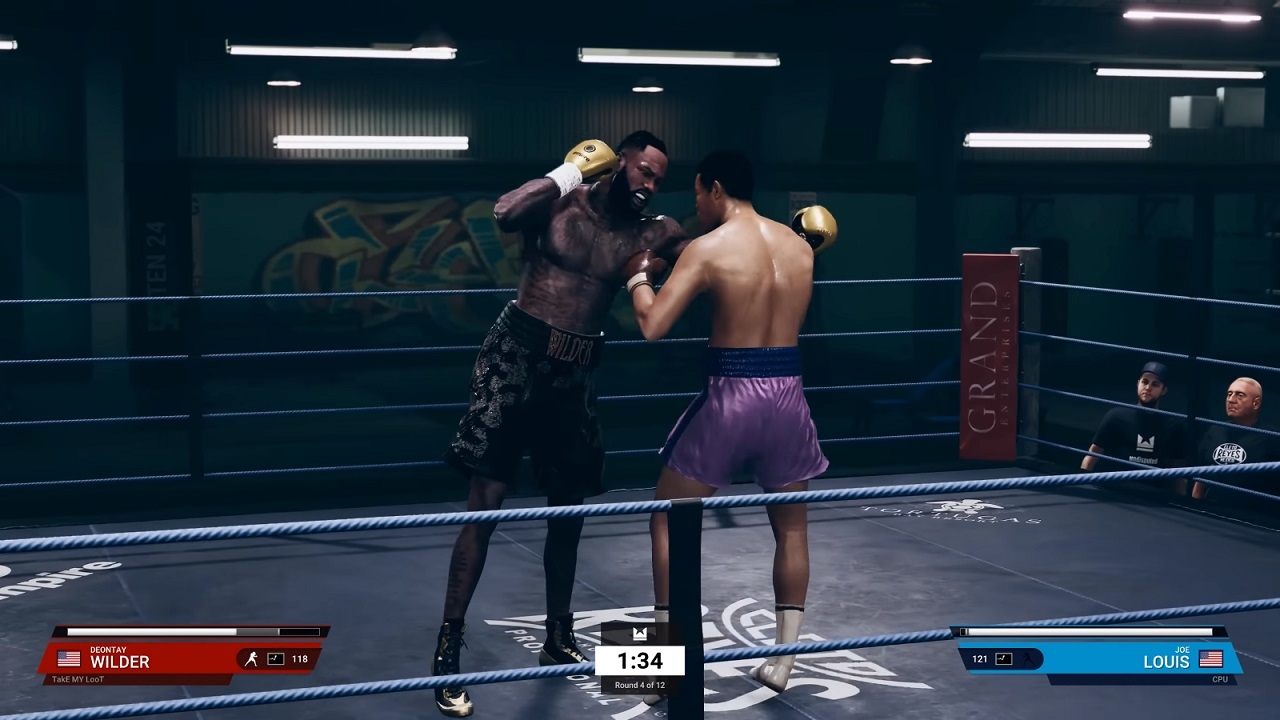Click the heart-rate monitor icon beside 118

pyautogui.click(x=274, y=659)
